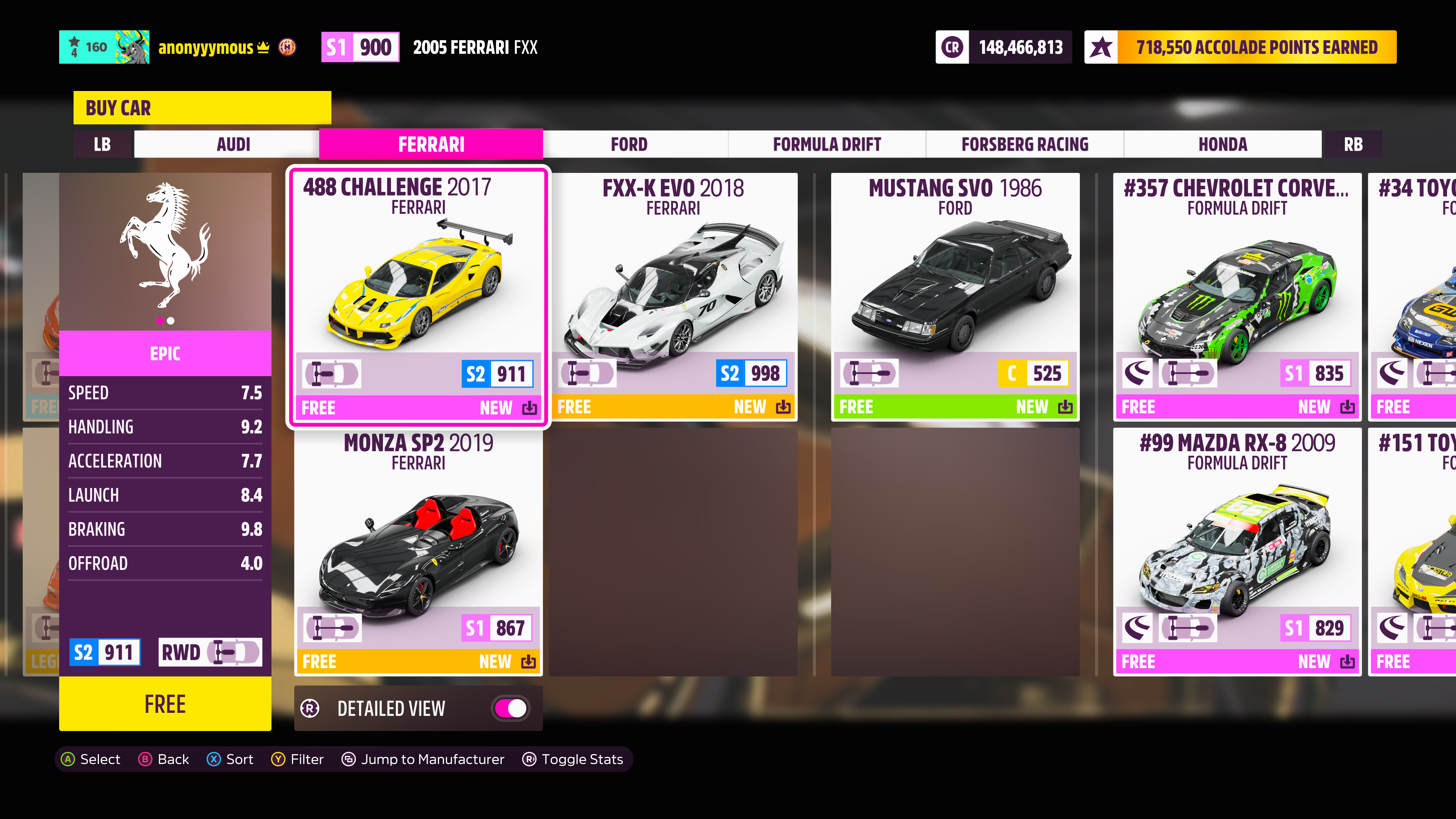1456x819 pixels.
Task: Open the Sort options
Action: click(230, 759)
